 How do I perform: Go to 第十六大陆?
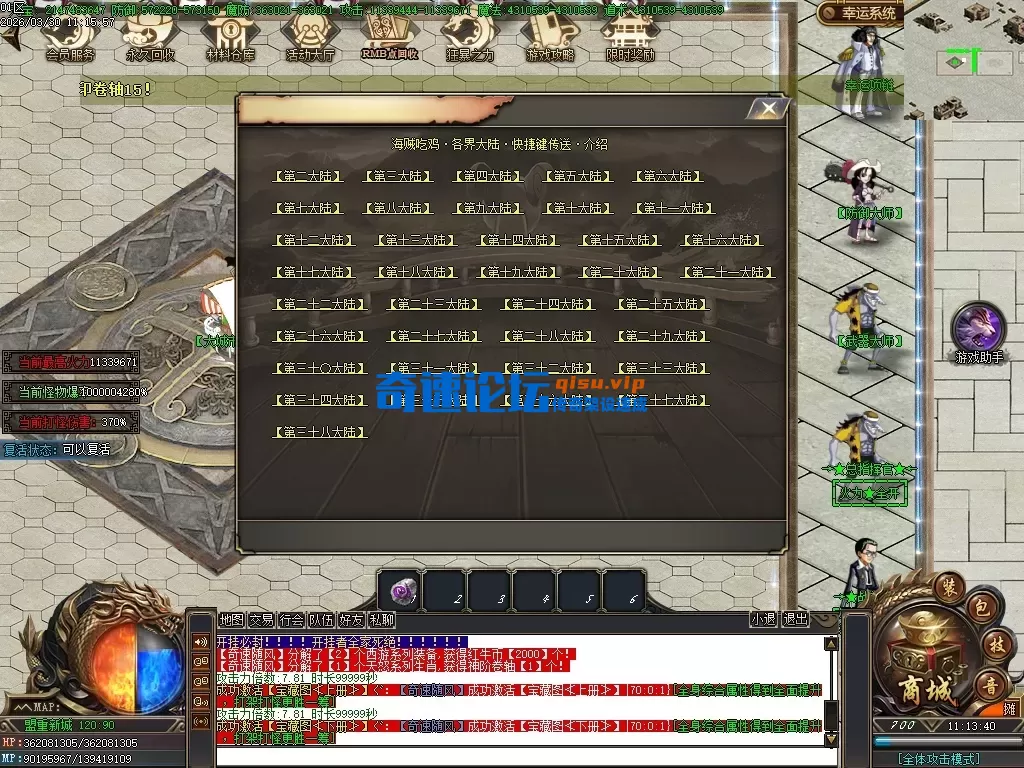coord(722,240)
